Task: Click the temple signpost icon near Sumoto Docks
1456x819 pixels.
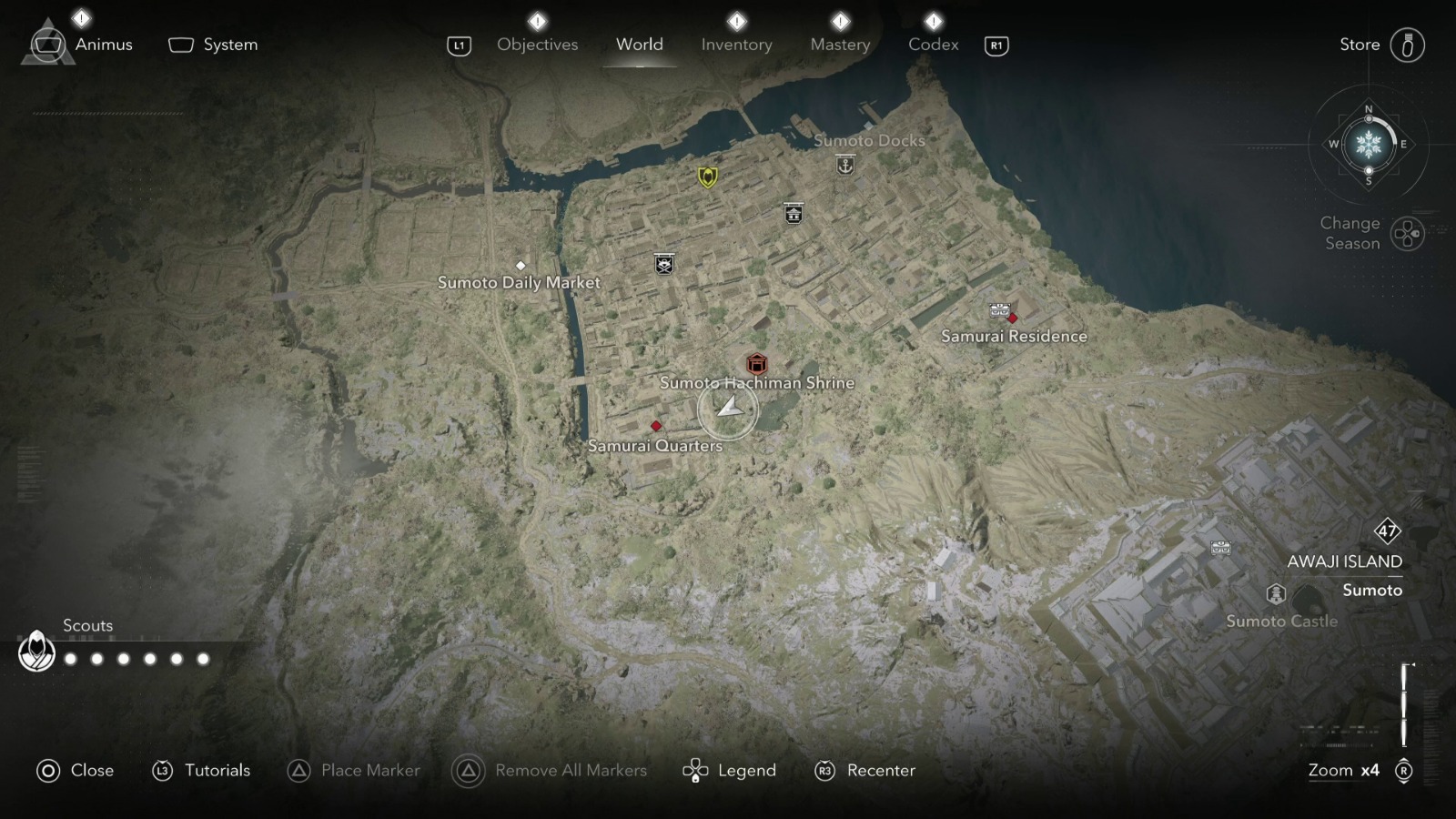Action: pos(792,211)
